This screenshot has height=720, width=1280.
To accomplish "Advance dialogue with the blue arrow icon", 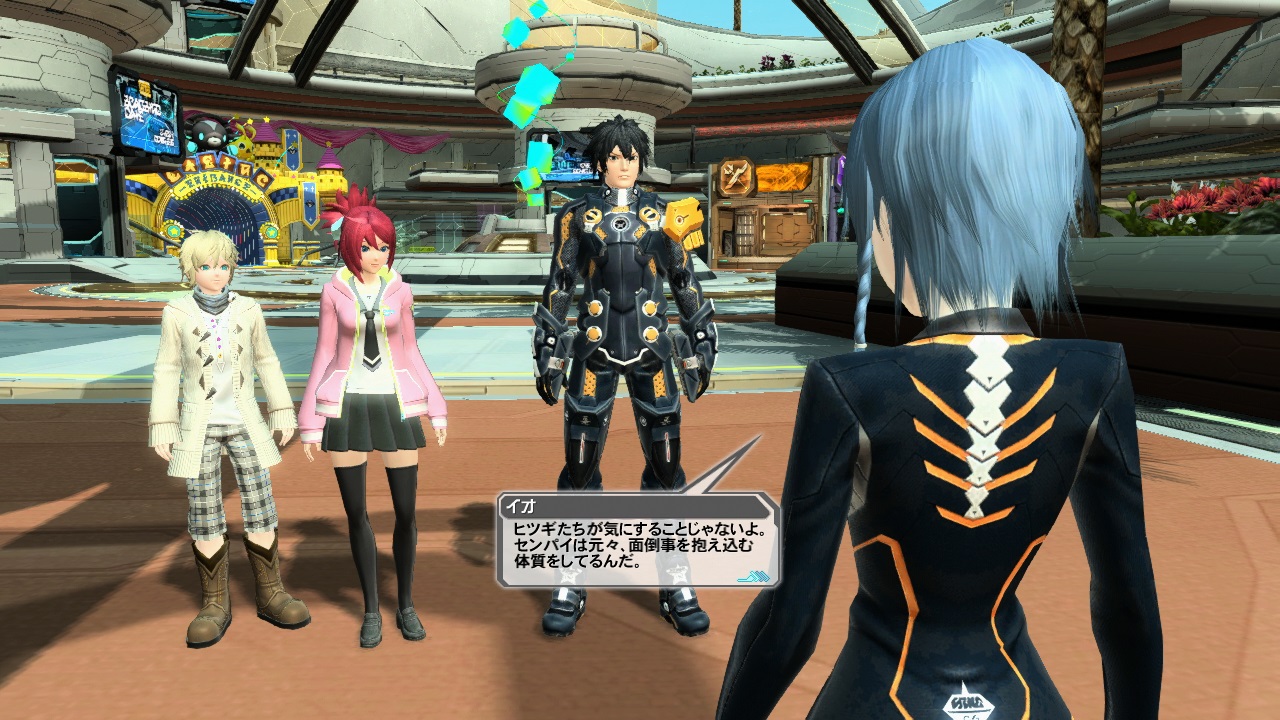I will click(x=751, y=575).
